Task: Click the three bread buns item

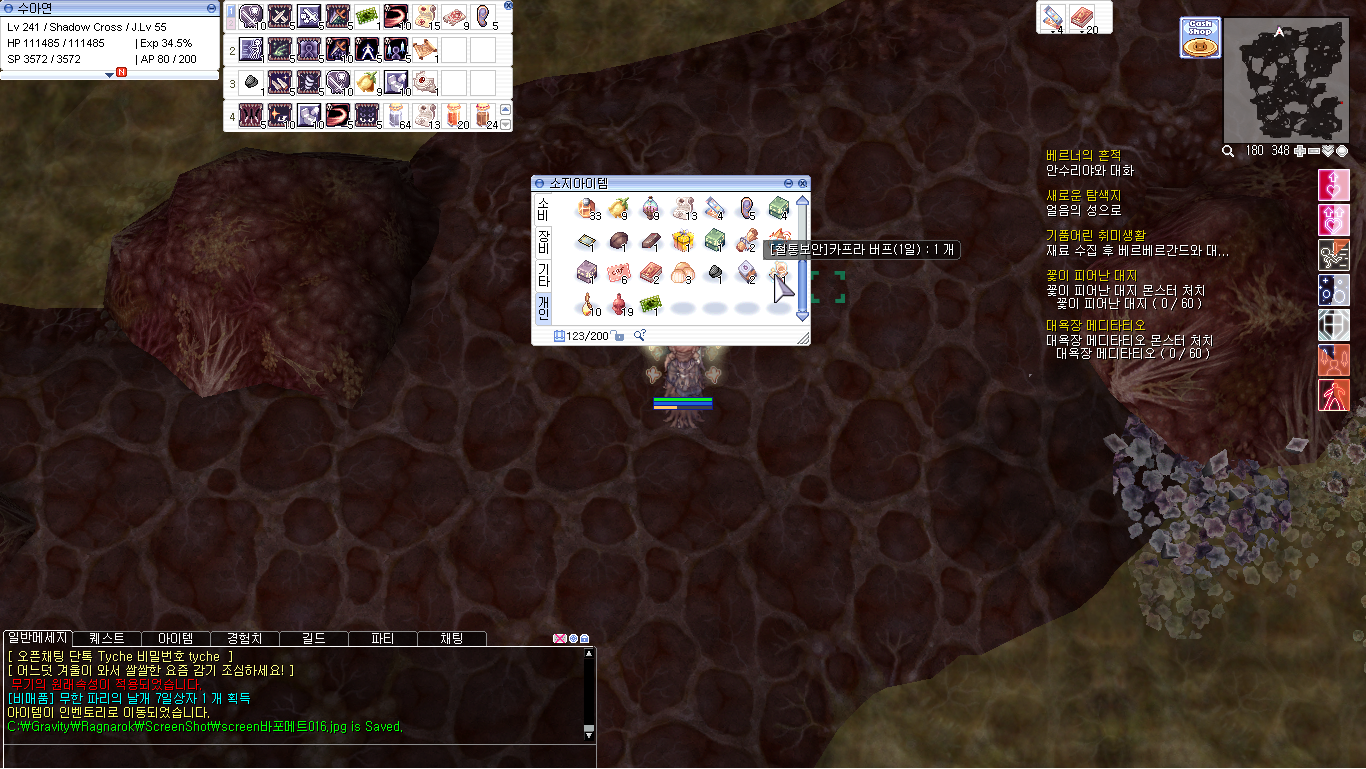Action: pos(683,272)
